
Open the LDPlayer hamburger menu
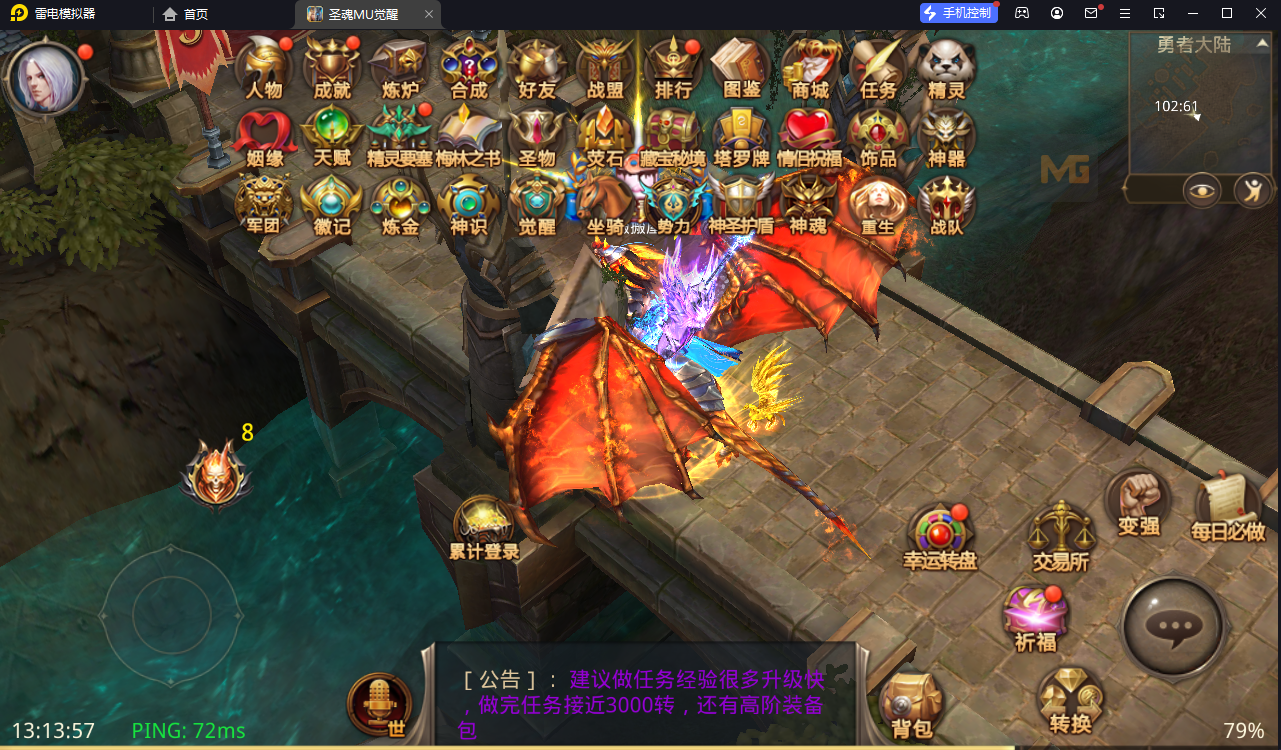click(1126, 13)
